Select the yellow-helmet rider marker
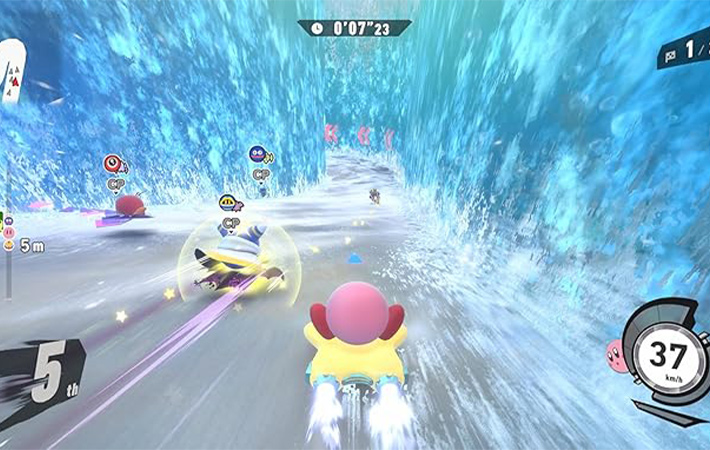The image size is (710, 450). 229,202
